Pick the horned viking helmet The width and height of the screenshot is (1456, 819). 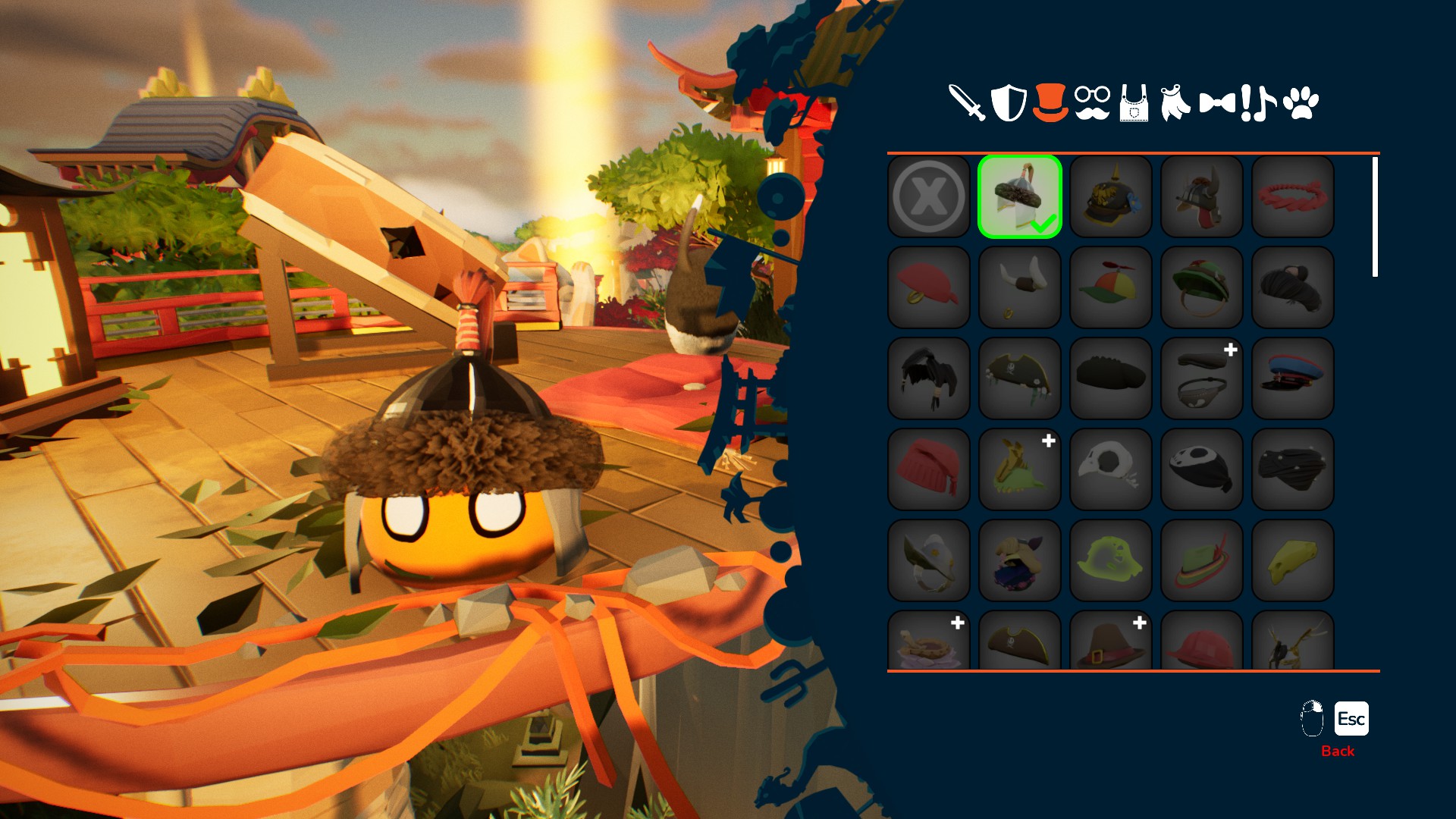[x=1020, y=287]
